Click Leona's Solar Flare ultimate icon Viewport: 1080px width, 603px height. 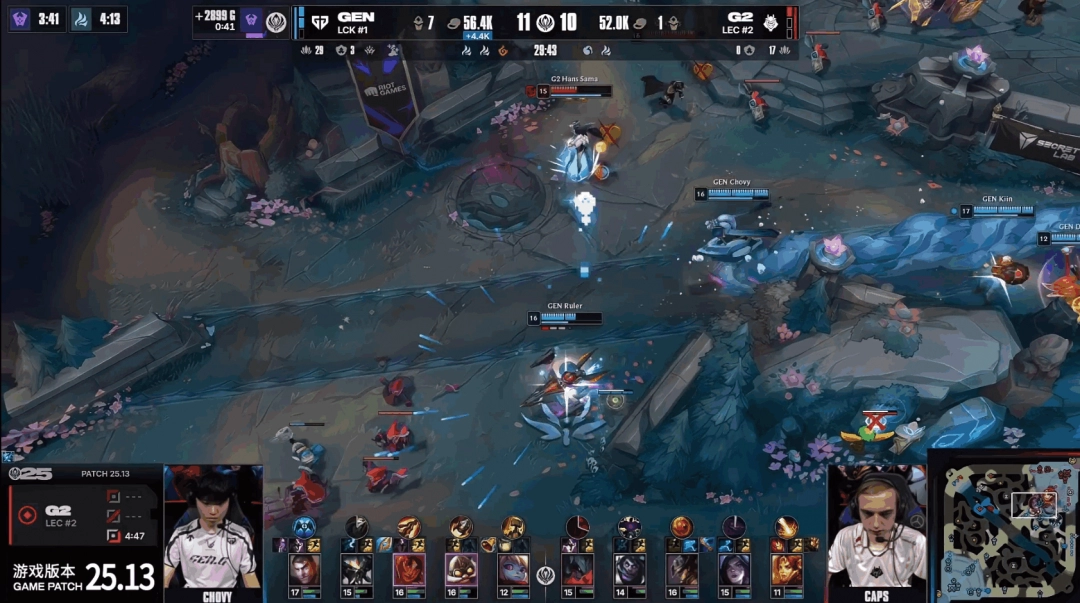tap(786, 526)
